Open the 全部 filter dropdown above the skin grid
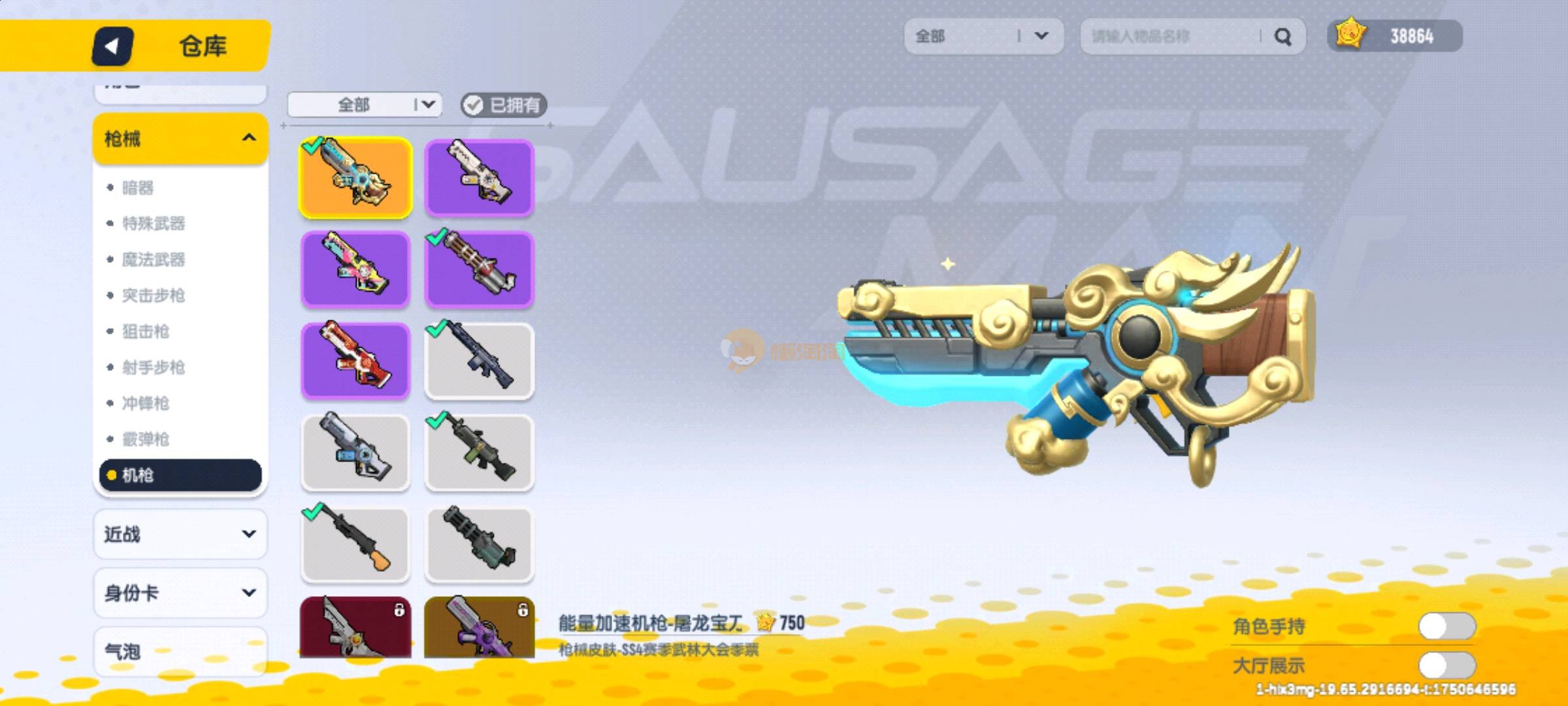Image resolution: width=1568 pixels, height=706 pixels. pos(365,105)
